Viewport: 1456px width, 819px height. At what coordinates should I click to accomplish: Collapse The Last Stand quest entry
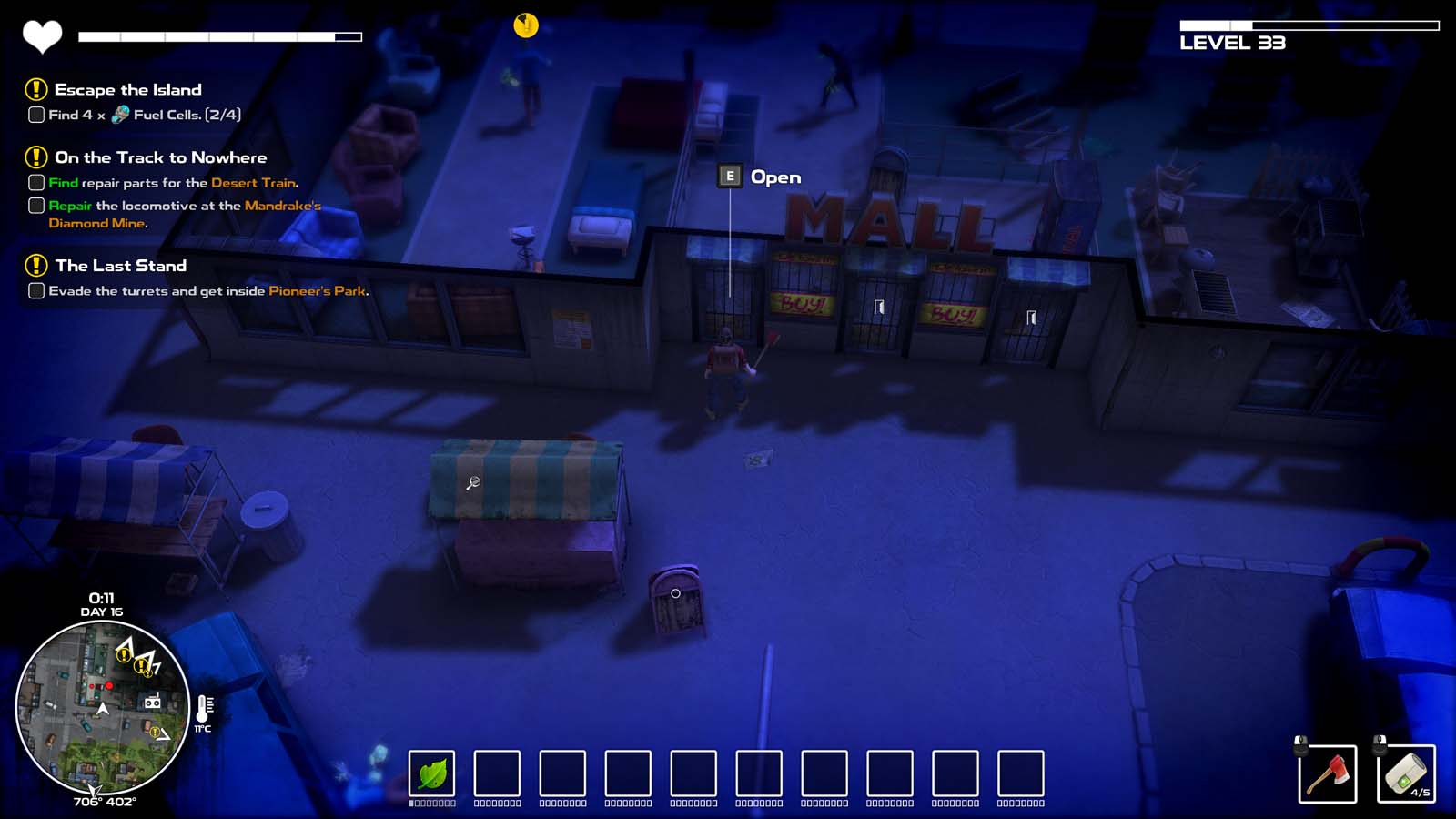[x=35, y=266]
